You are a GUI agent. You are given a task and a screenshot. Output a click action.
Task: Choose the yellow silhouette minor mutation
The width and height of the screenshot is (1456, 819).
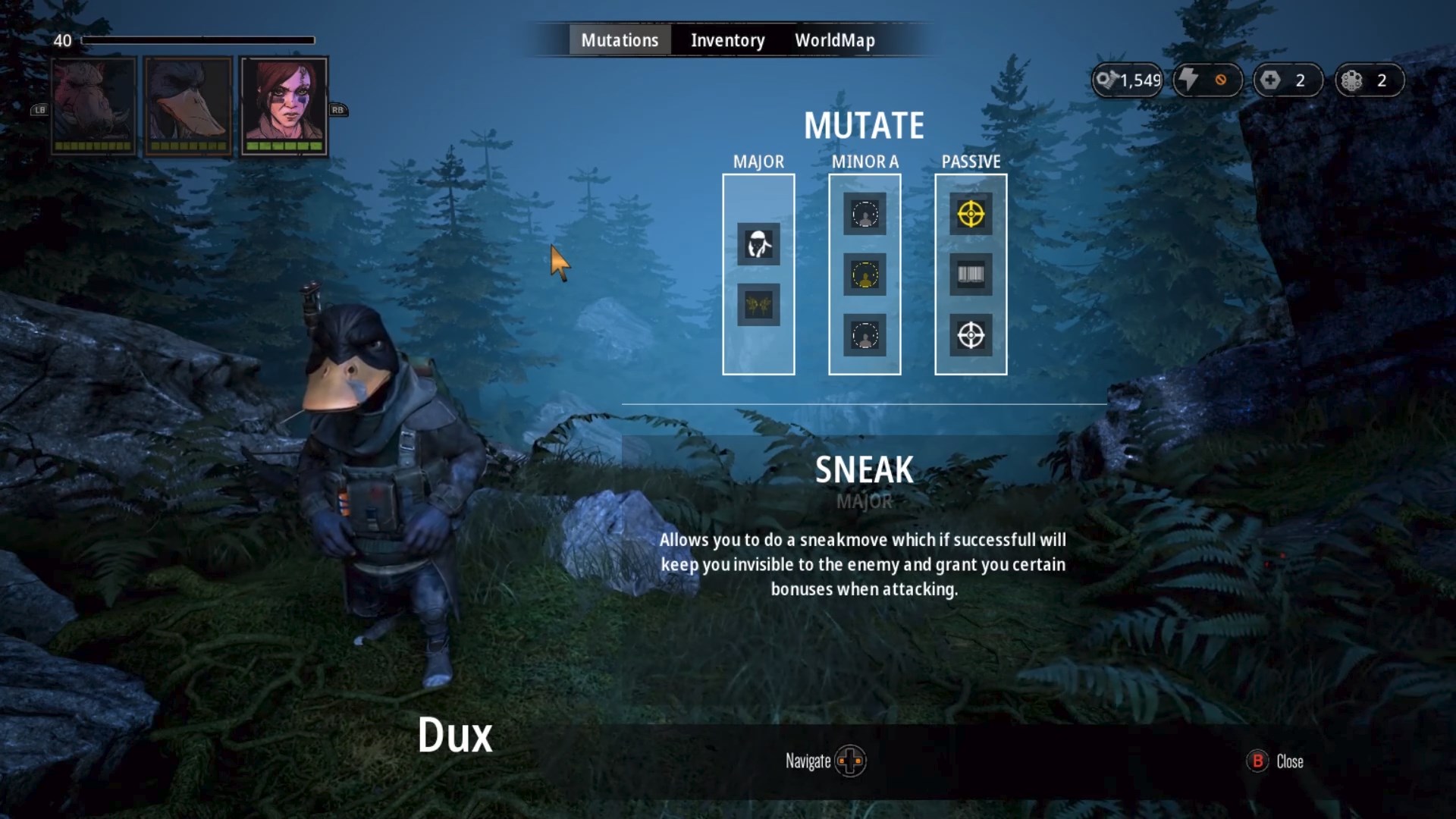click(864, 275)
